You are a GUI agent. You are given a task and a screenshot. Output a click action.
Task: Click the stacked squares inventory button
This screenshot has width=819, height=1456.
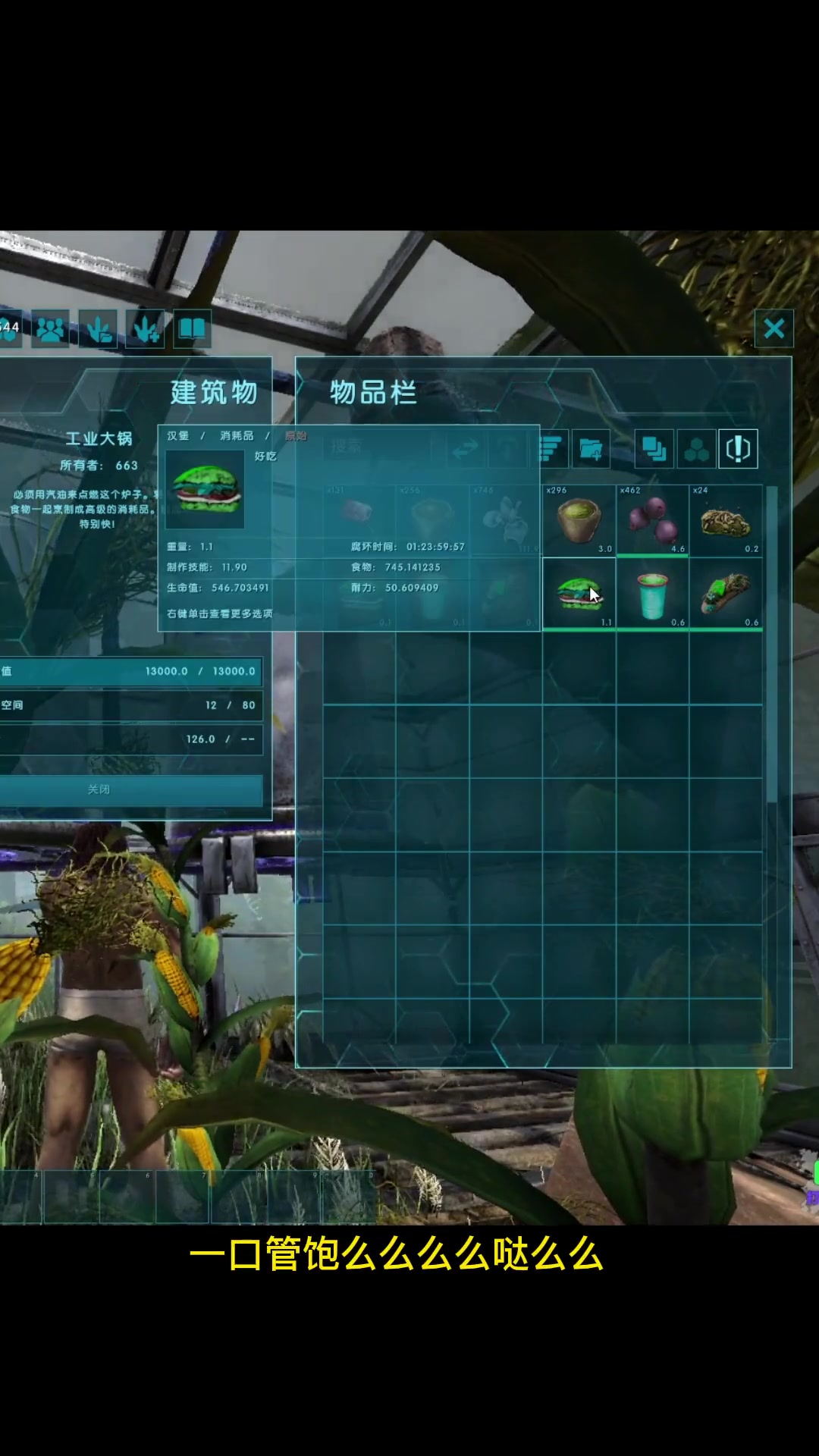(x=653, y=449)
